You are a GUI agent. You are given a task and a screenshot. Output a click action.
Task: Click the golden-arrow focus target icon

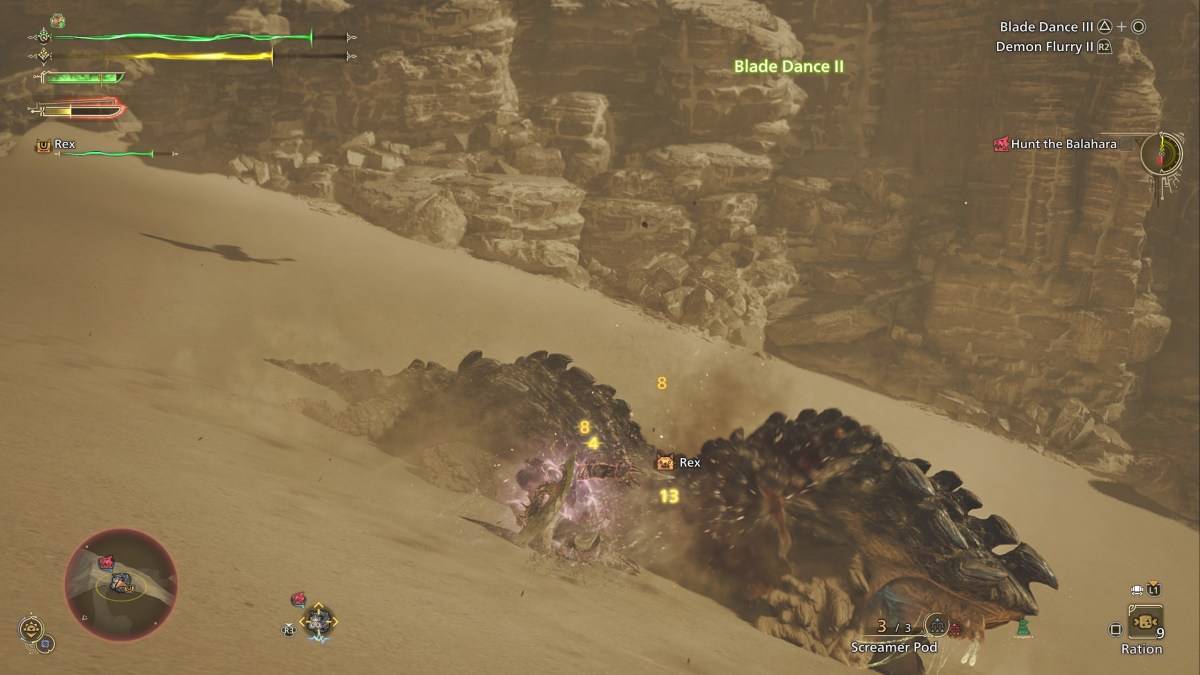coord(319,621)
